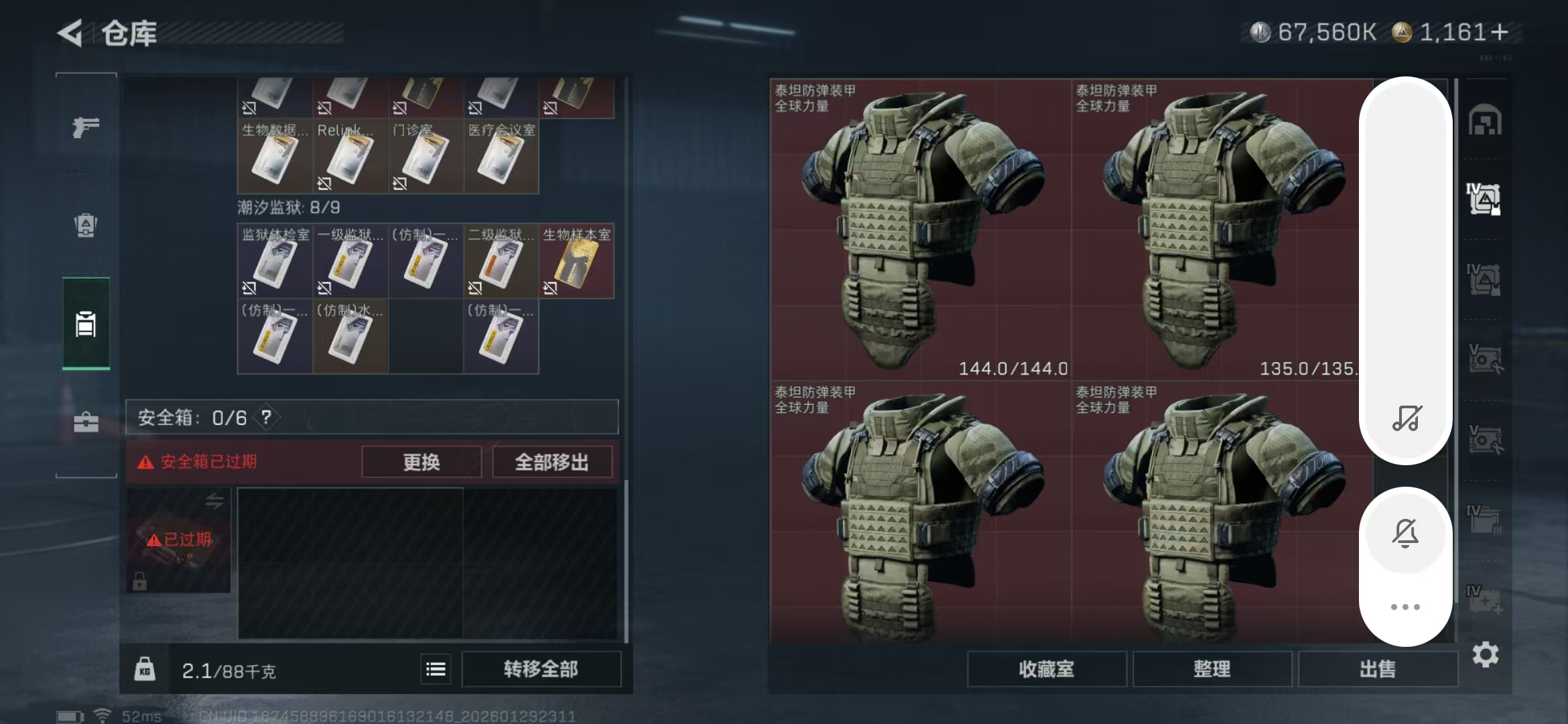Open the list view icon beside the weight

[435, 668]
